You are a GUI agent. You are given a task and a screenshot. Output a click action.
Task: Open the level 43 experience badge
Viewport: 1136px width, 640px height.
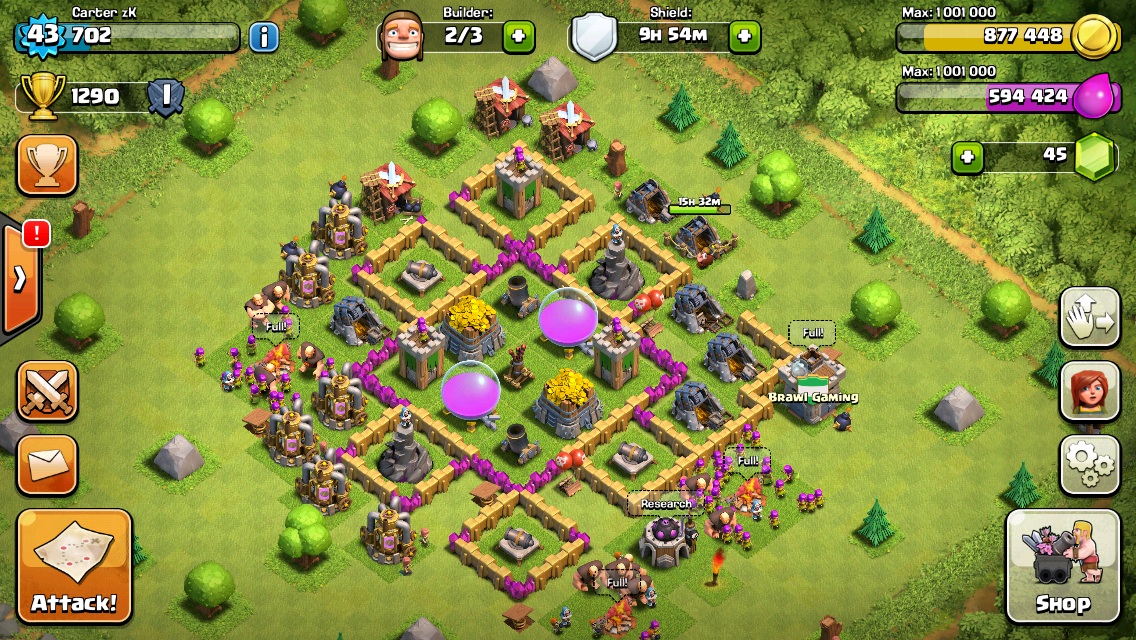(42, 36)
